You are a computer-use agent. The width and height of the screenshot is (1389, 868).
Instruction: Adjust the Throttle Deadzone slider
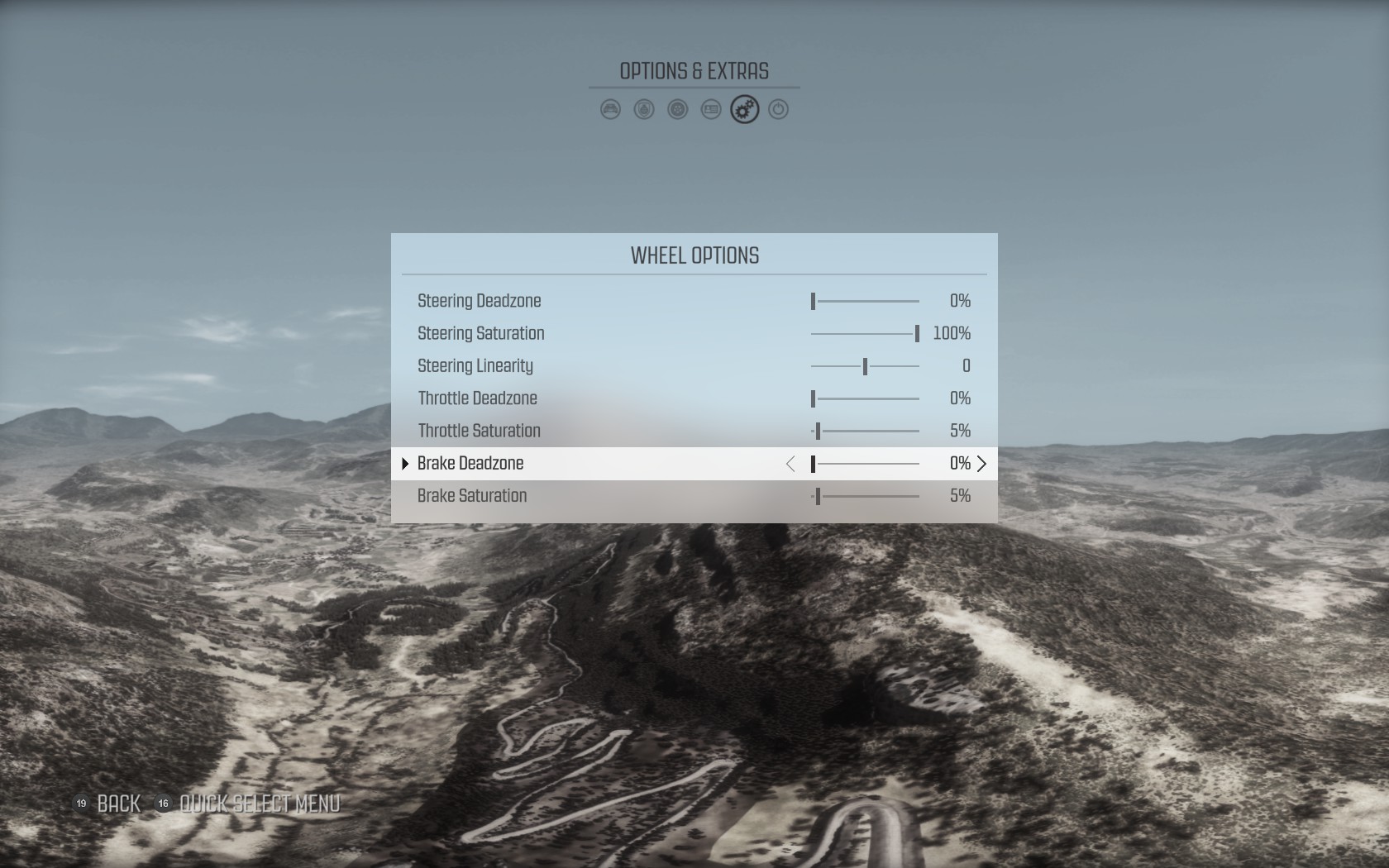pos(865,398)
